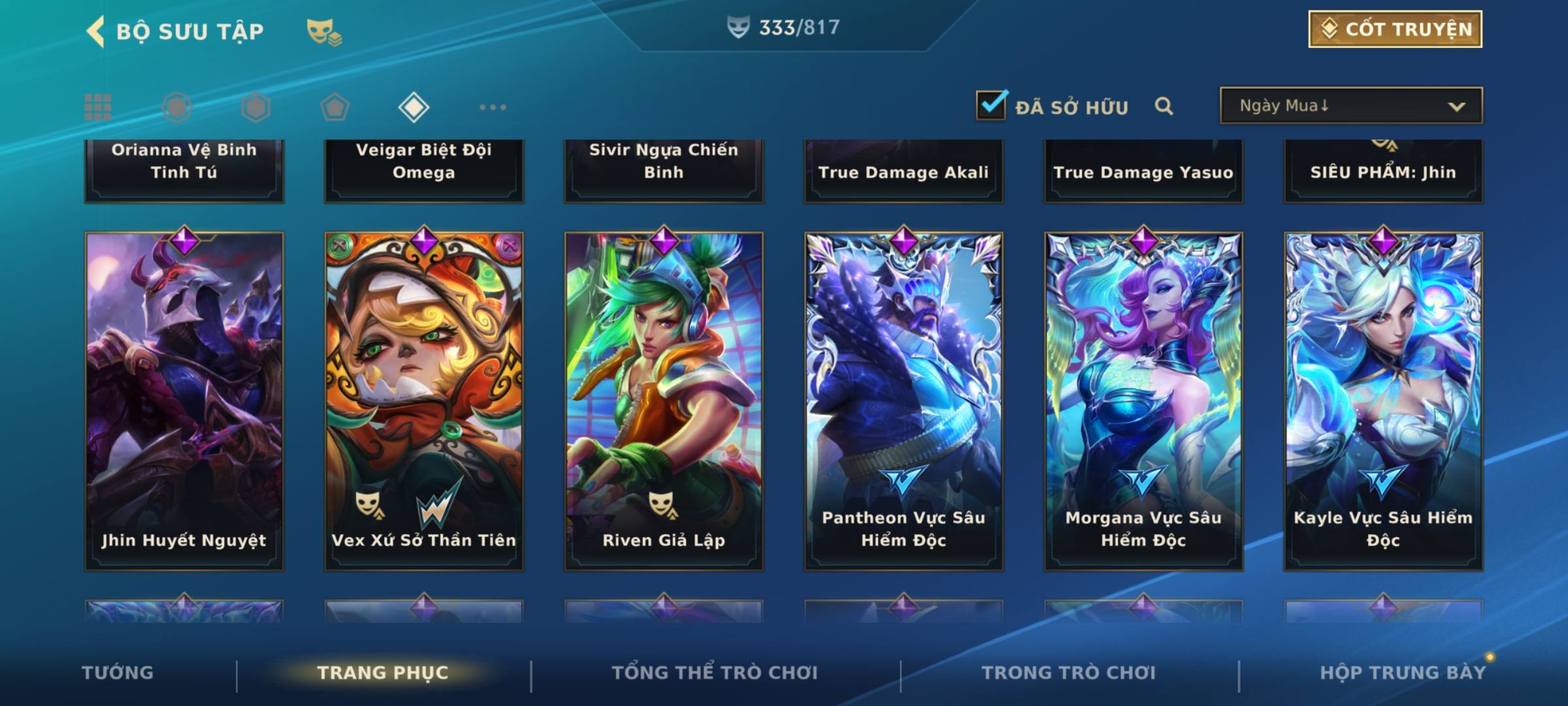Open the Trong Trò Chơi tab

tap(1069, 673)
